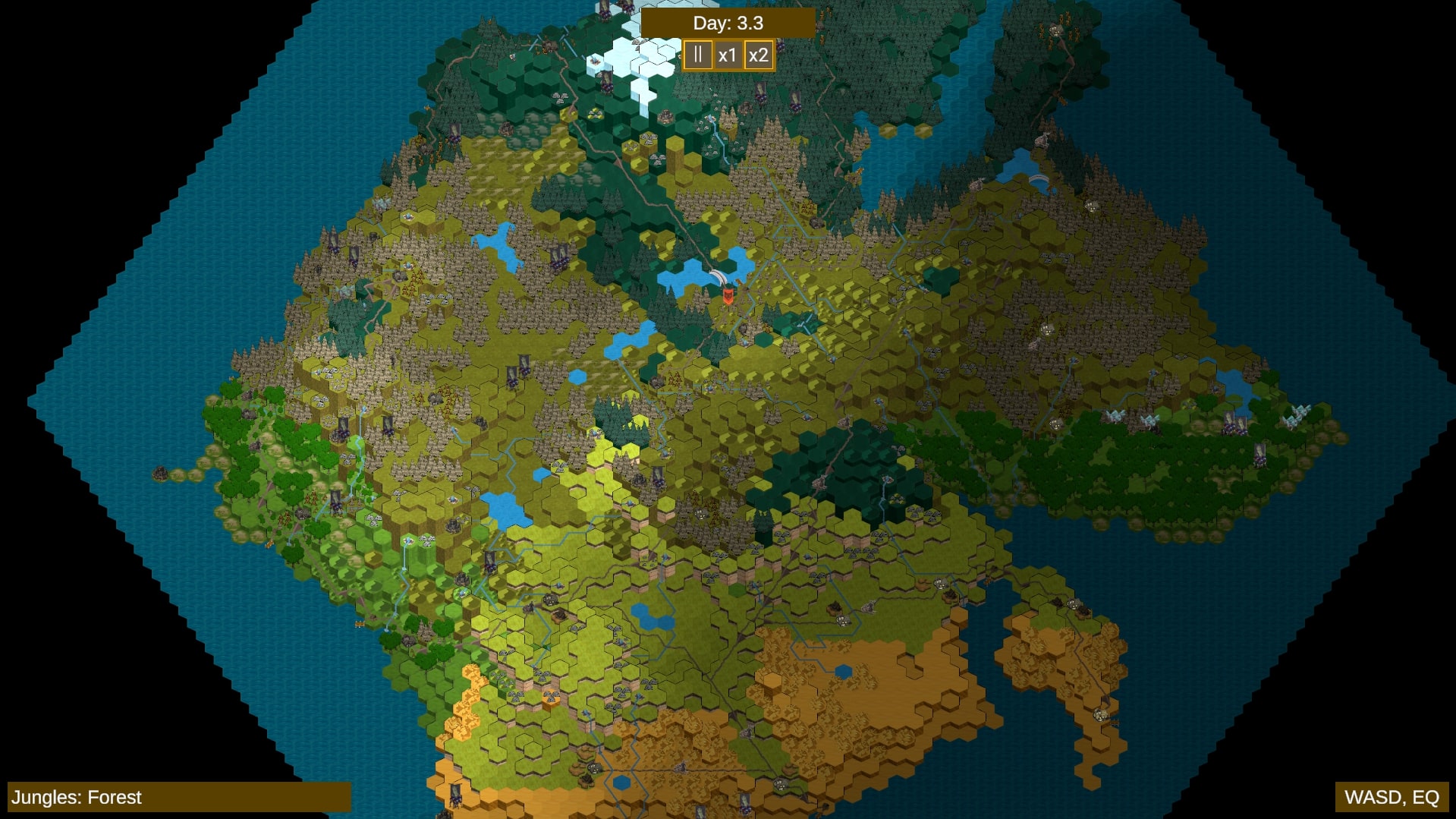
Task: Pause the game with the || button
Action: (698, 54)
